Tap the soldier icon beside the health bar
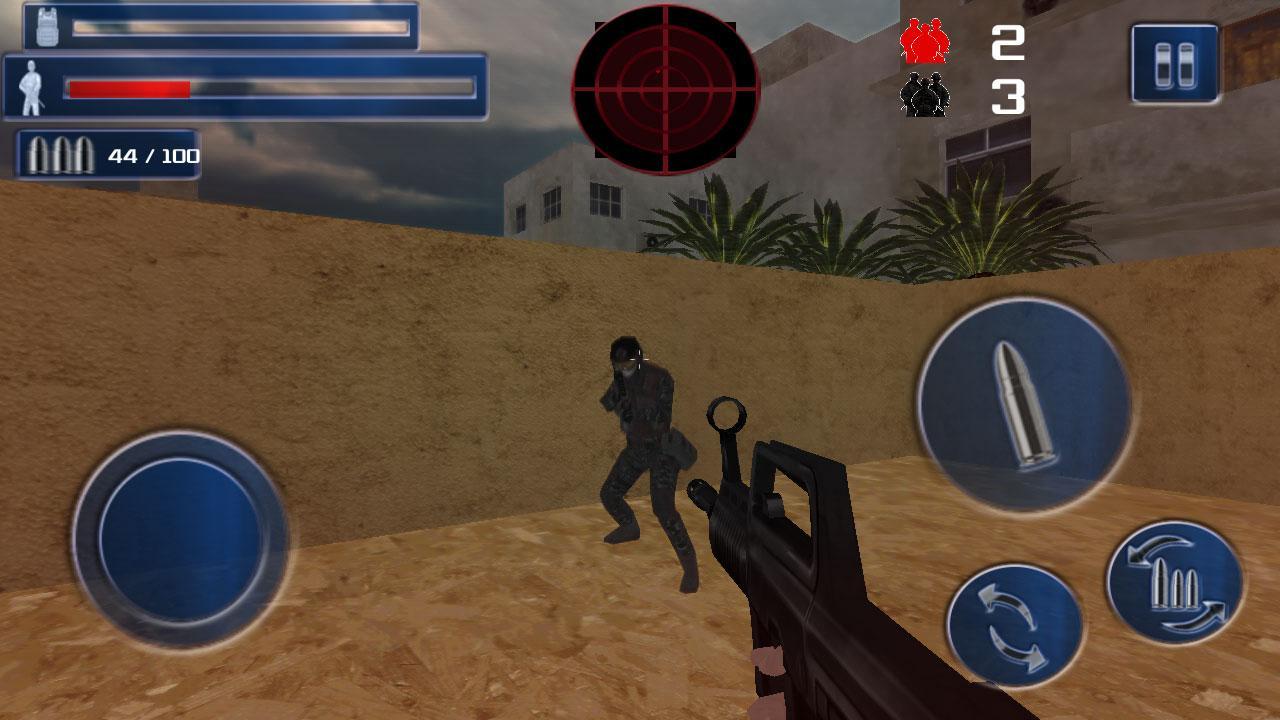Screen dimensions: 1280x720 pyautogui.click(x=30, y=88)
